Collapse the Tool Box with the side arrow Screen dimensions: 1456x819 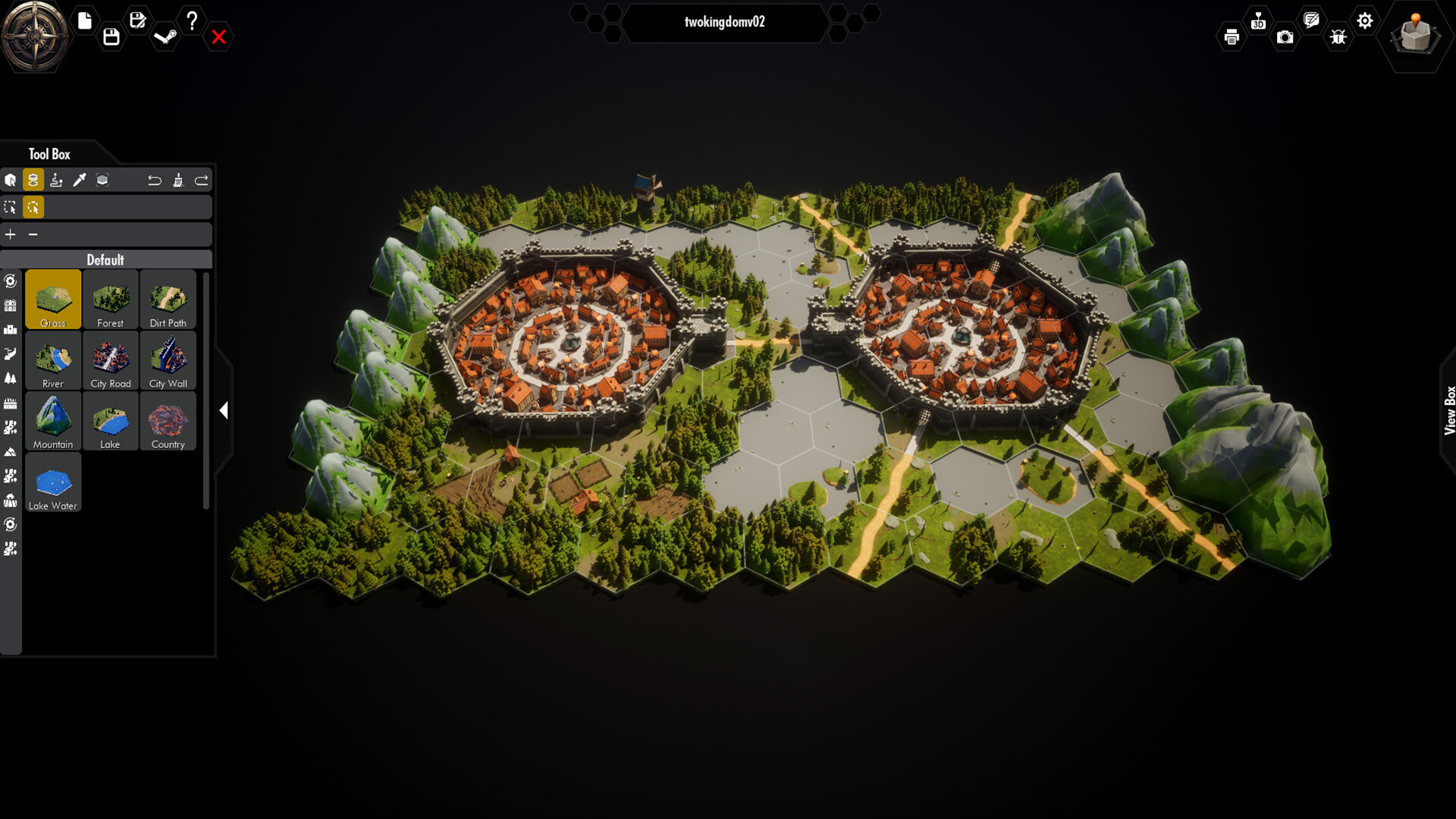pos(224,410)
